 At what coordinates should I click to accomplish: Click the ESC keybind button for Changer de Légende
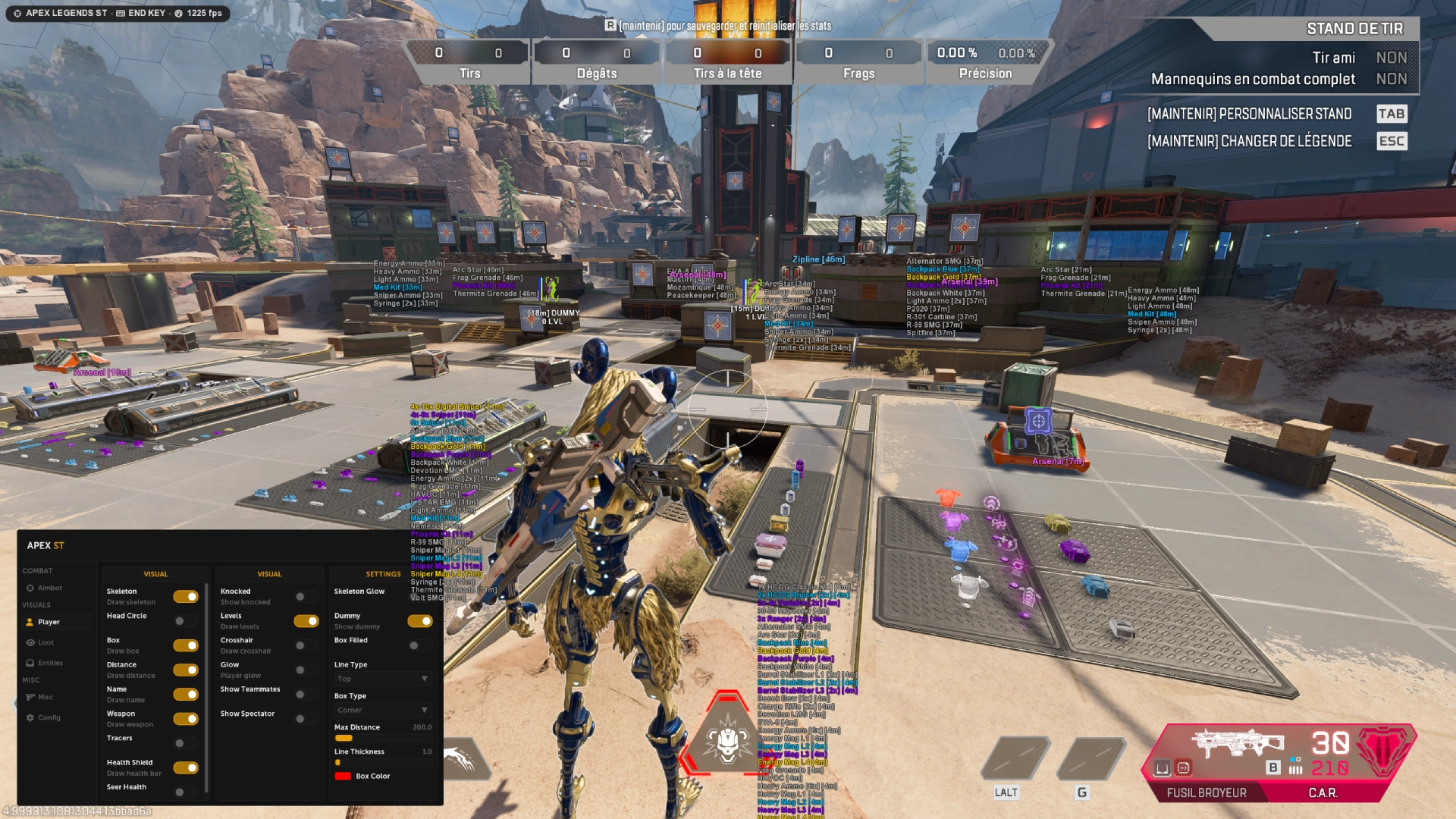click(x=1392, y=141)
